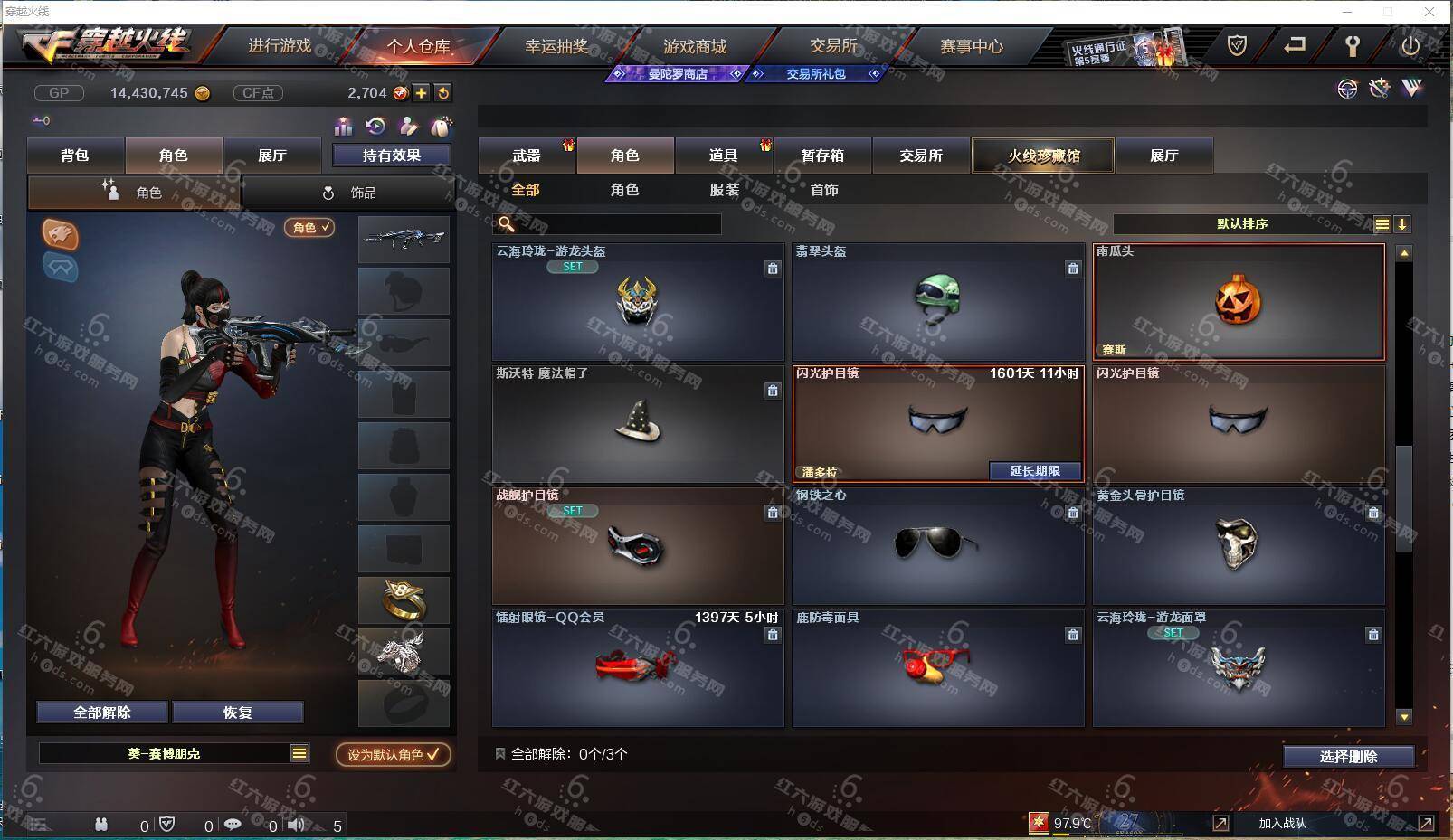This screenshot has height=840, width=1453.
Task: Click the 选择删除 select-delete button
Action: click(x=1347, y=757)
